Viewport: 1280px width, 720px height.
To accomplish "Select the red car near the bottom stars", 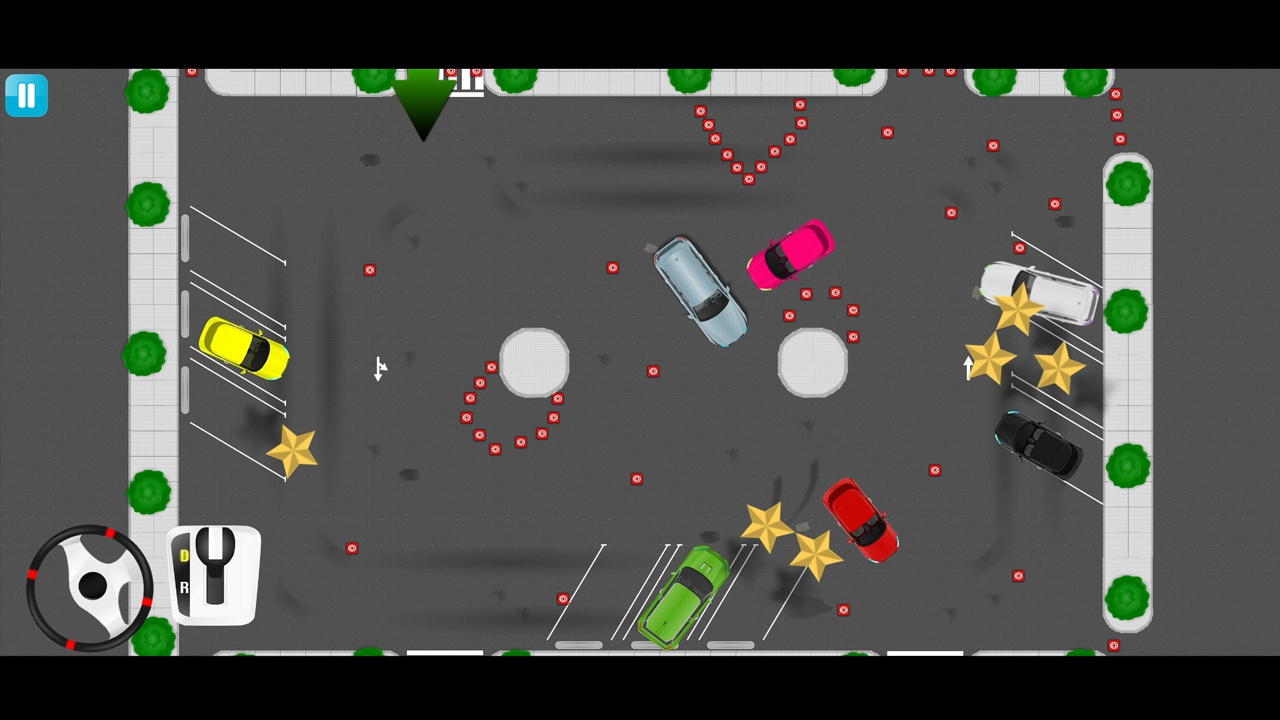I will click(860, 522).
